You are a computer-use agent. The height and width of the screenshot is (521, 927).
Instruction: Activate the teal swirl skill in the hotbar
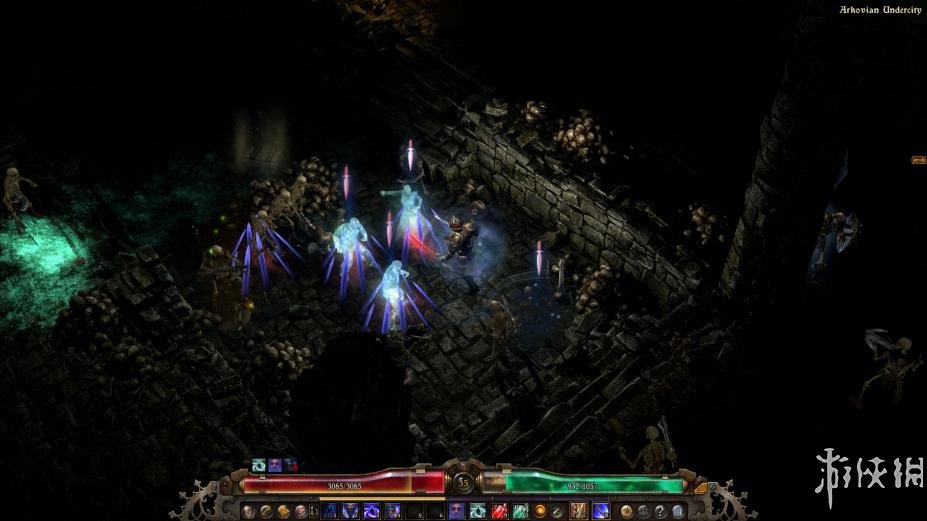[477, 510]
